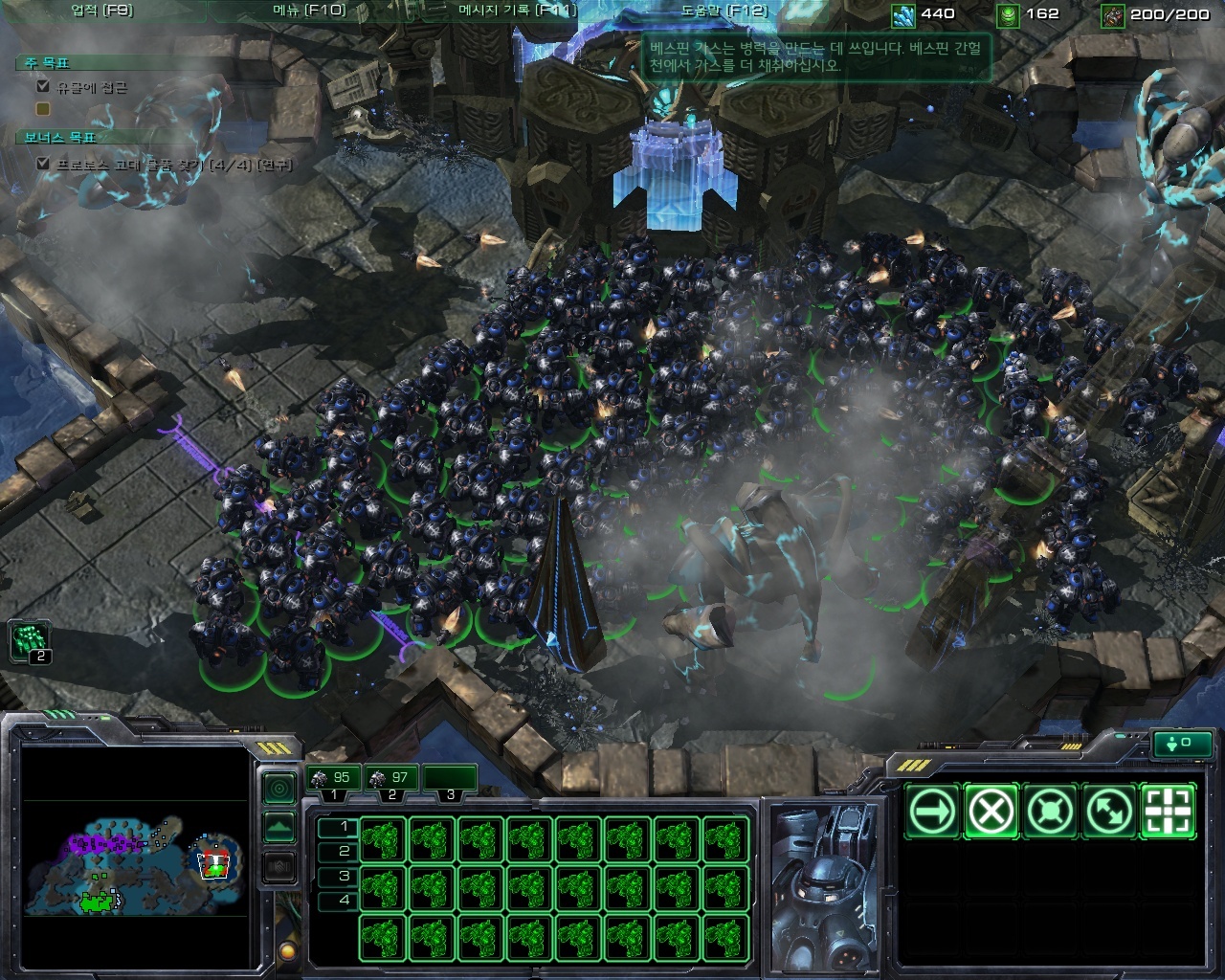This screenshot has width=1225, height=980.
Task: Activate the Hold Position command
Action: 1051,813
